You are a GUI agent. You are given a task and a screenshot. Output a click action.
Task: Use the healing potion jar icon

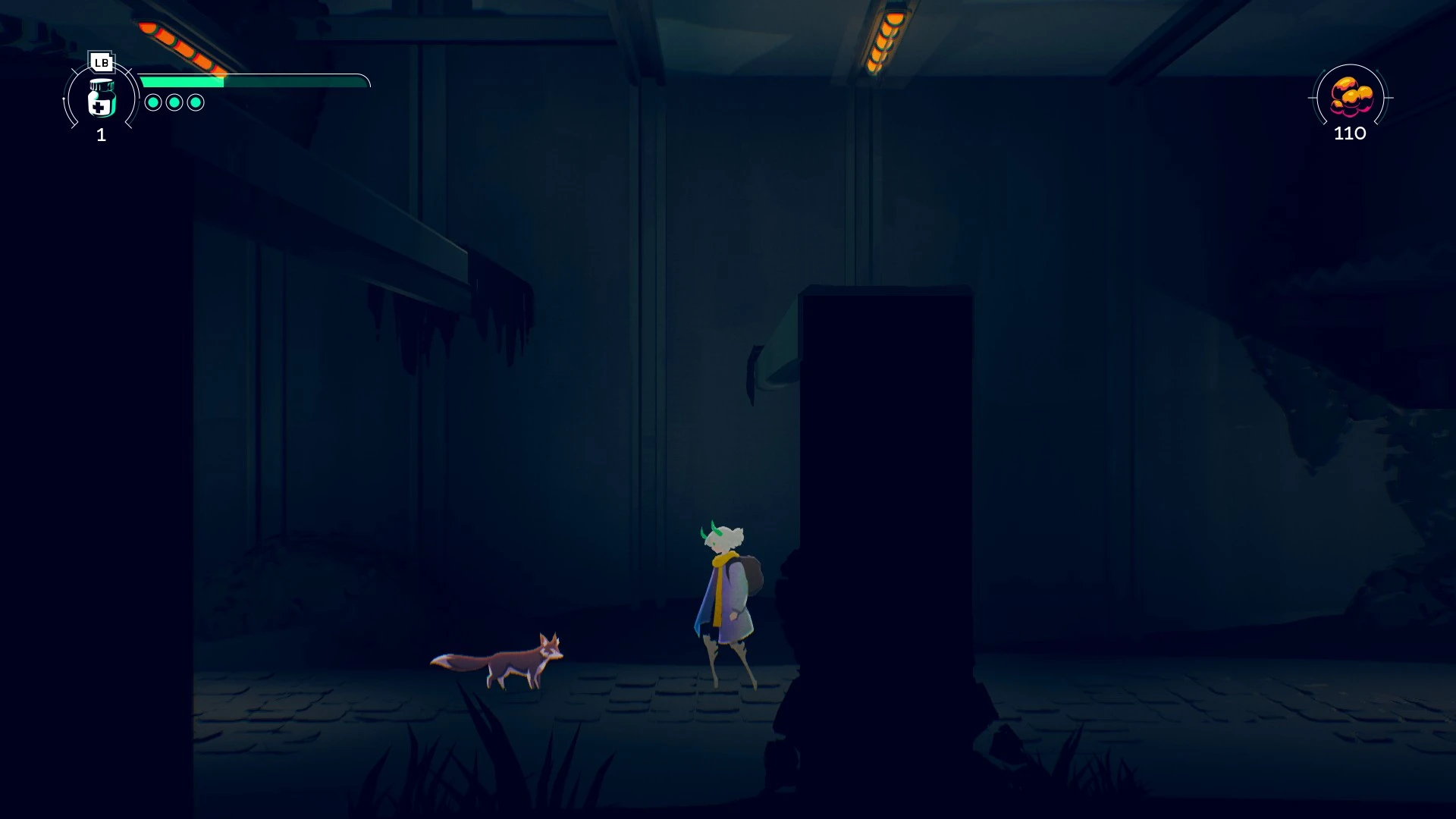[x=101, y=99]
